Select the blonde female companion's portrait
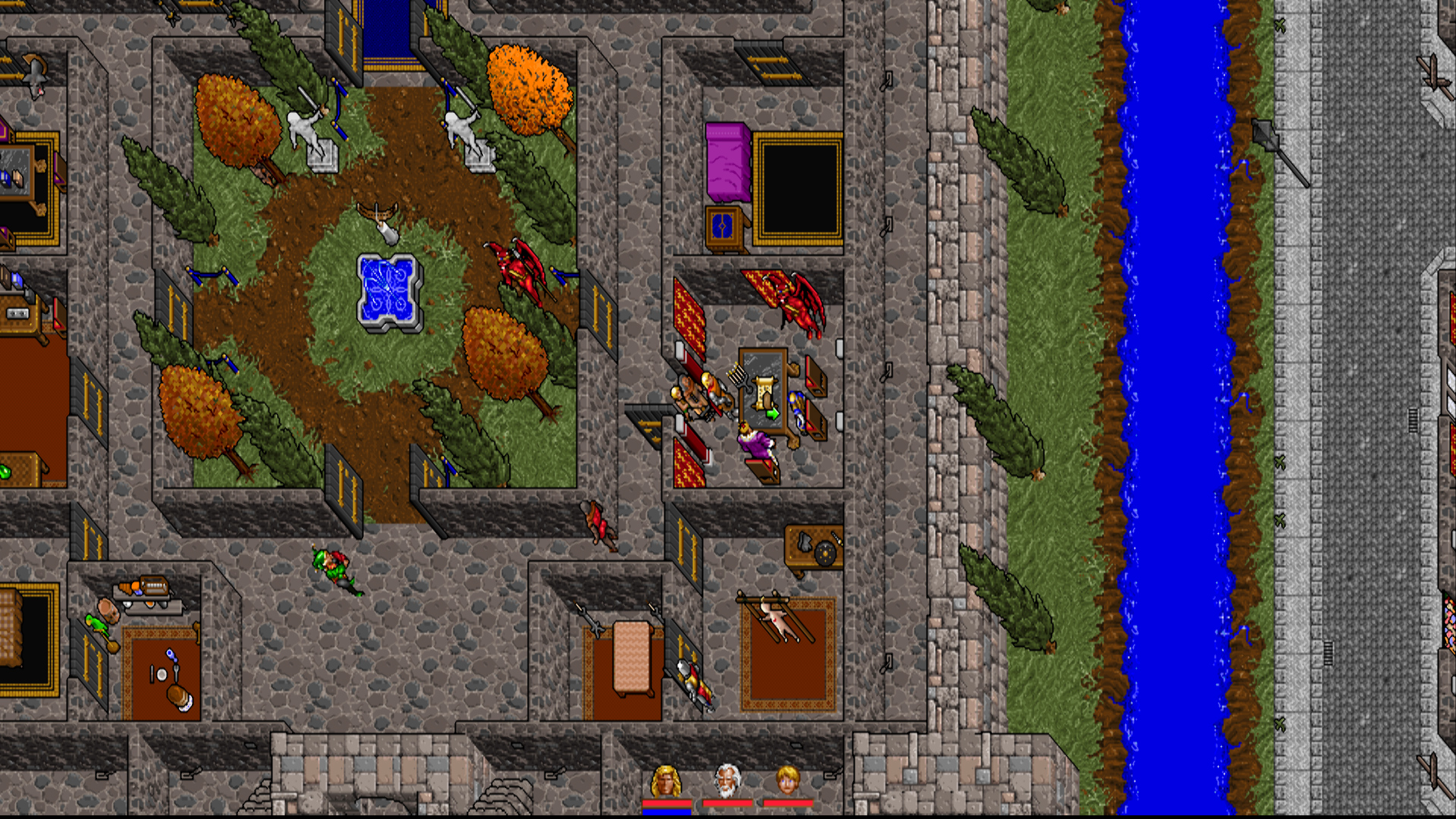 point(665,780)
